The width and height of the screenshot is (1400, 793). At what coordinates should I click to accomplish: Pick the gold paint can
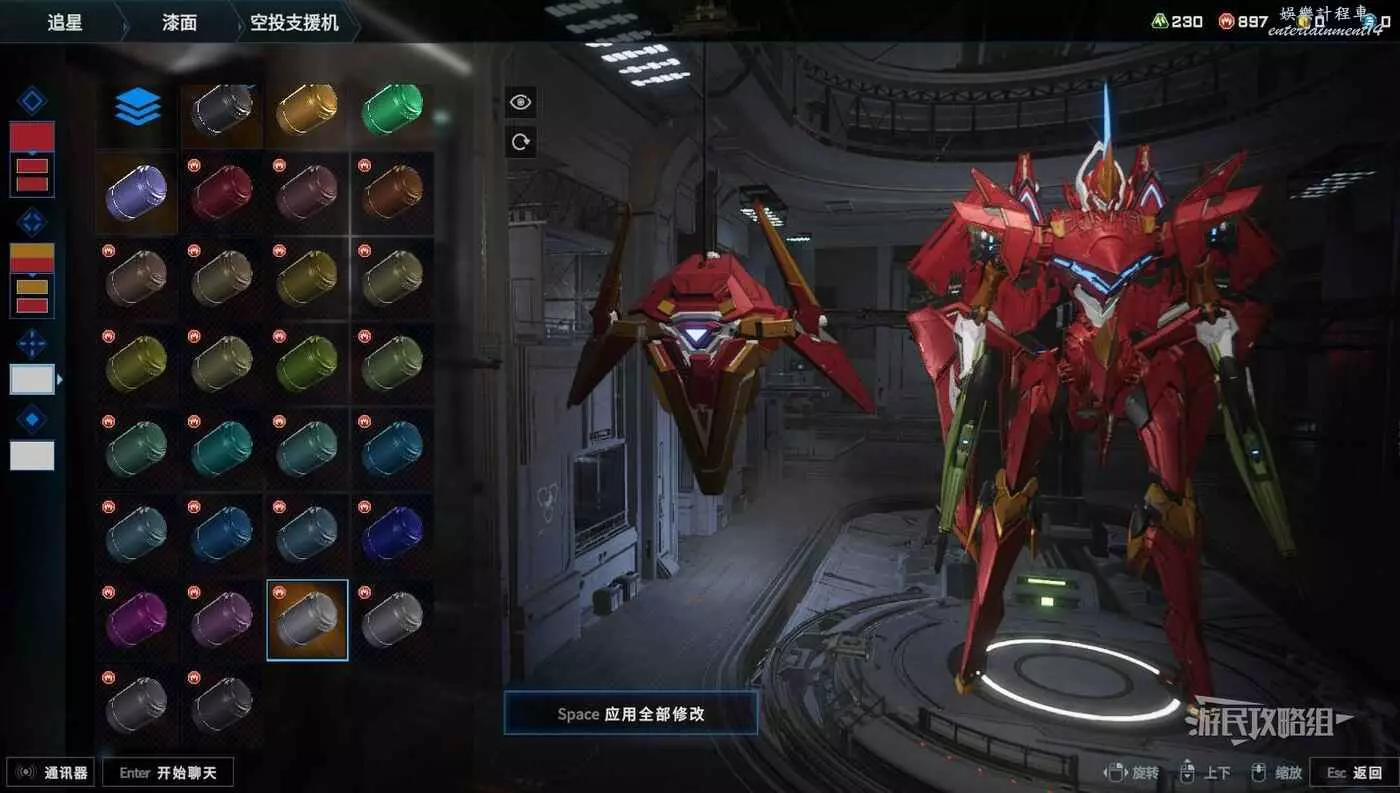(x=307, y=108)
